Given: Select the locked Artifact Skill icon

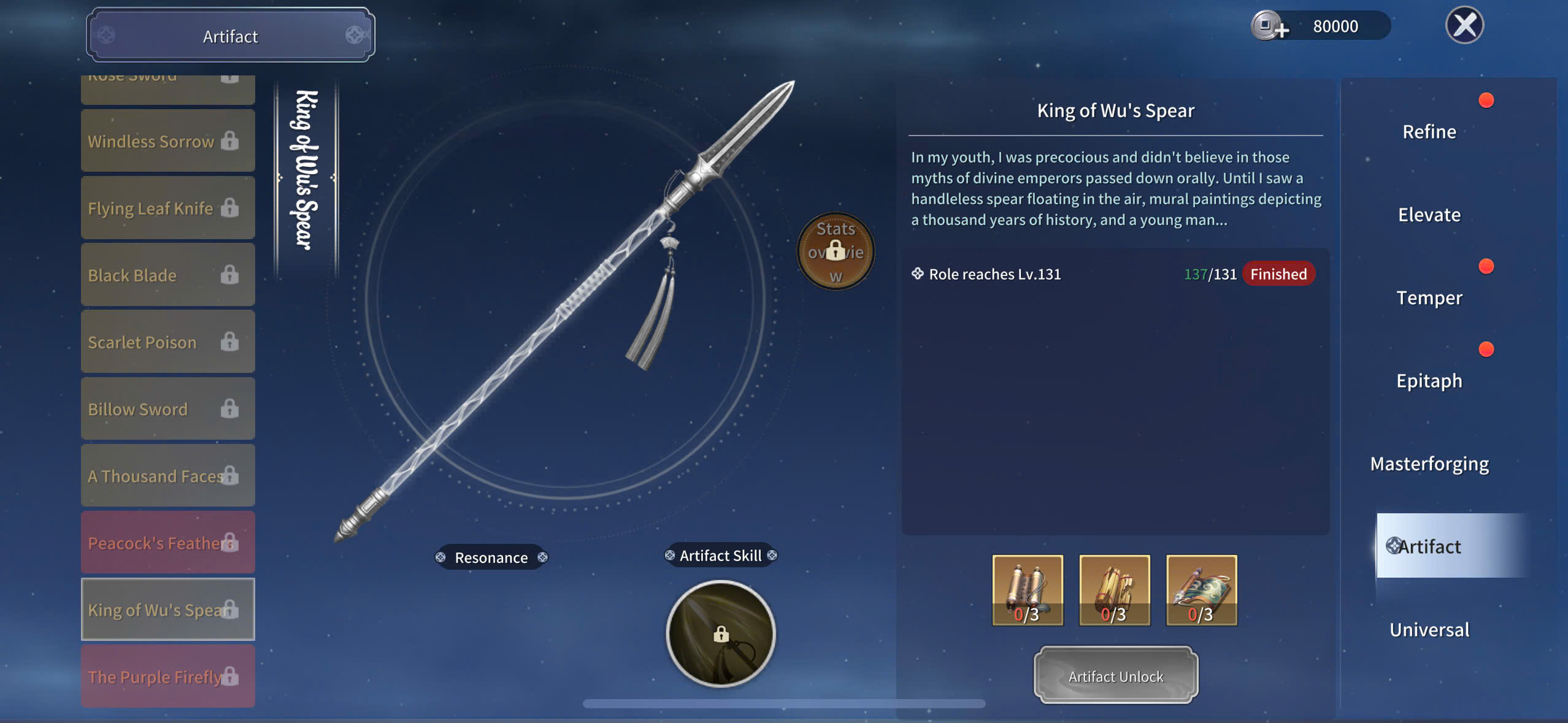Looking at the screenshot, I should pyautogui.click(x=721, y=633).
